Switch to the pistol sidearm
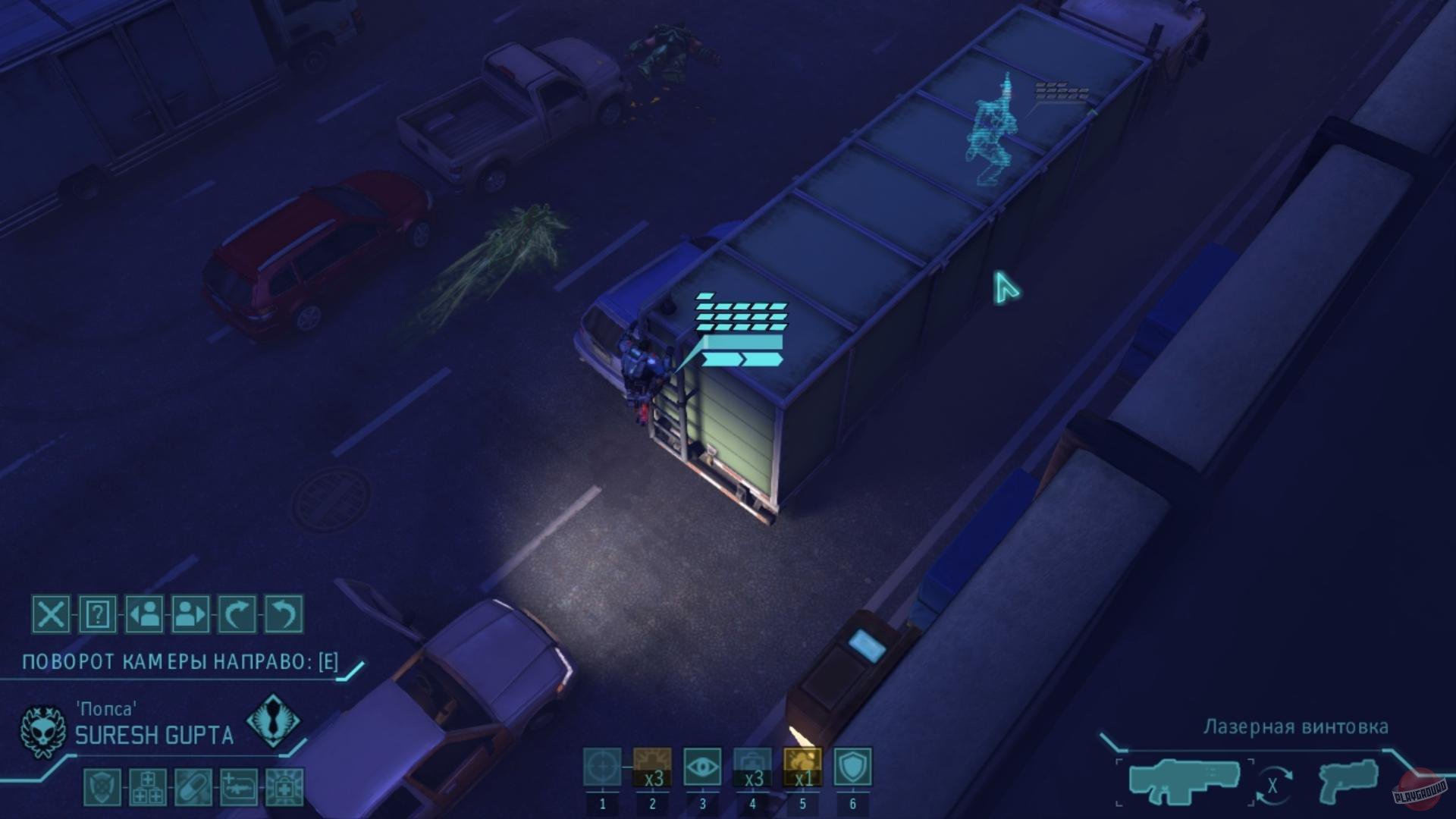The image size is (1456, 819). [x=1348, y=781]
